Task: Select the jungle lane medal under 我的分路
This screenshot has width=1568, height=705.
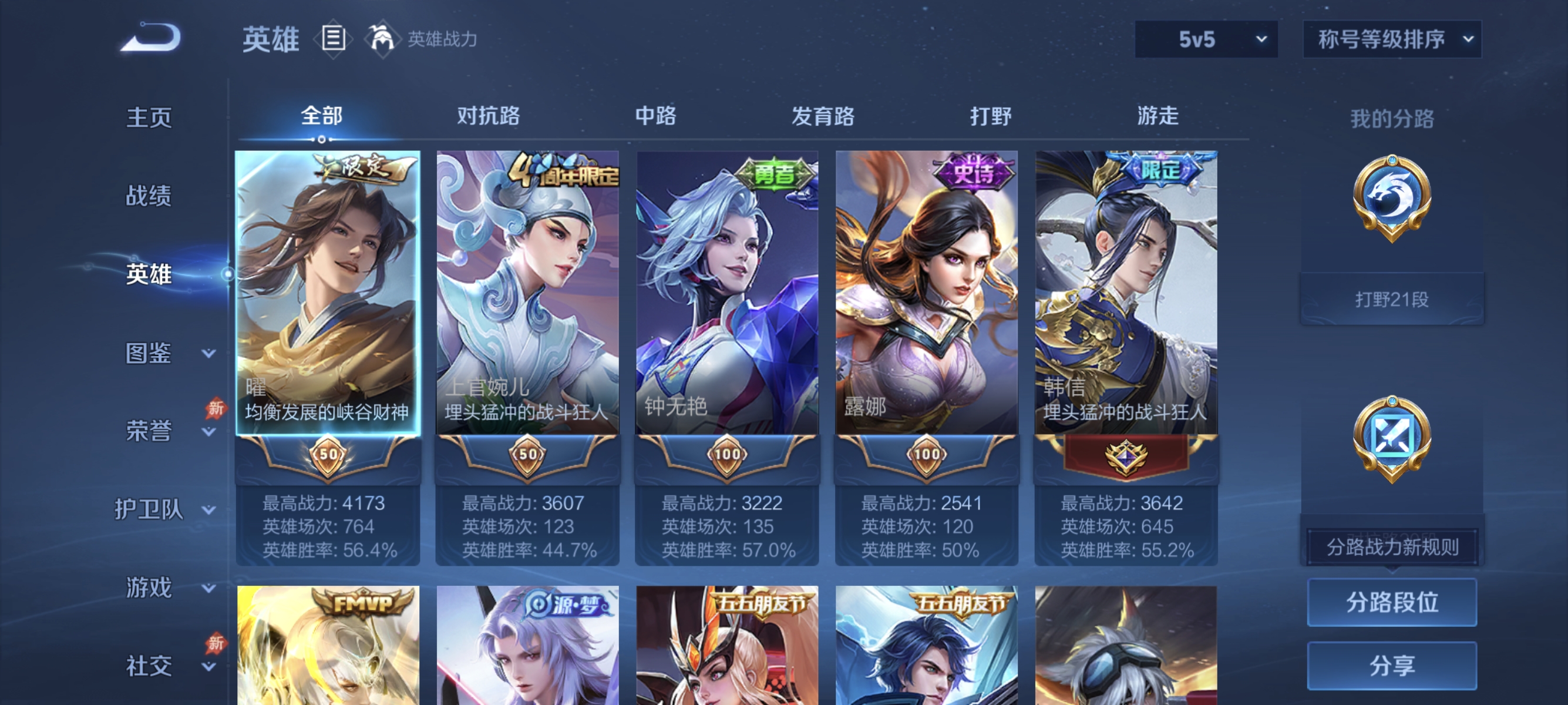Action: click(x=1392, y=195)
